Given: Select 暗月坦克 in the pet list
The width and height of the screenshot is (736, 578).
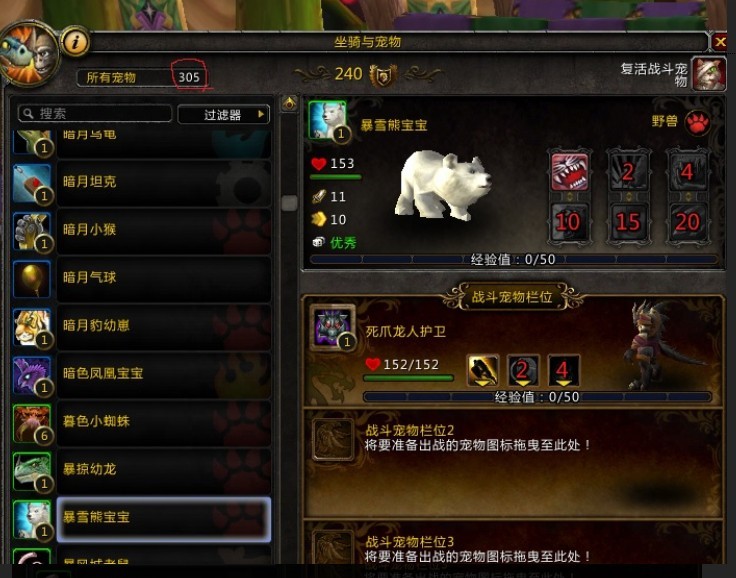Looking at the screenshot, I should pyautogui.click(x=140, y=182).
